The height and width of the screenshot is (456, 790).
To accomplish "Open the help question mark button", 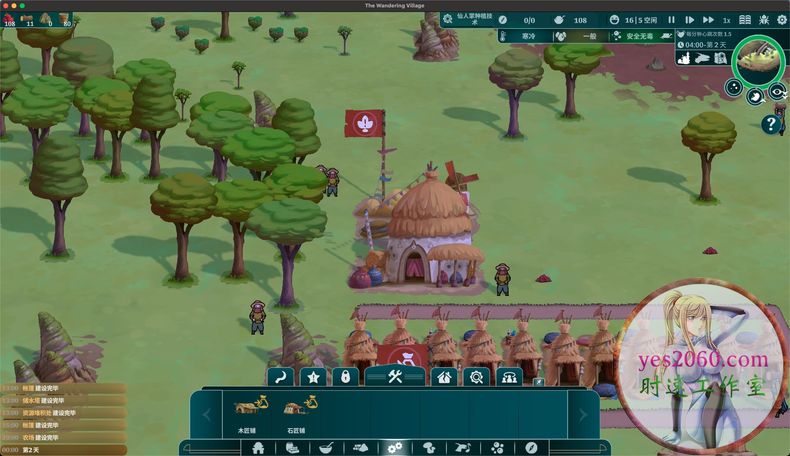I will (x=770, y=124).
